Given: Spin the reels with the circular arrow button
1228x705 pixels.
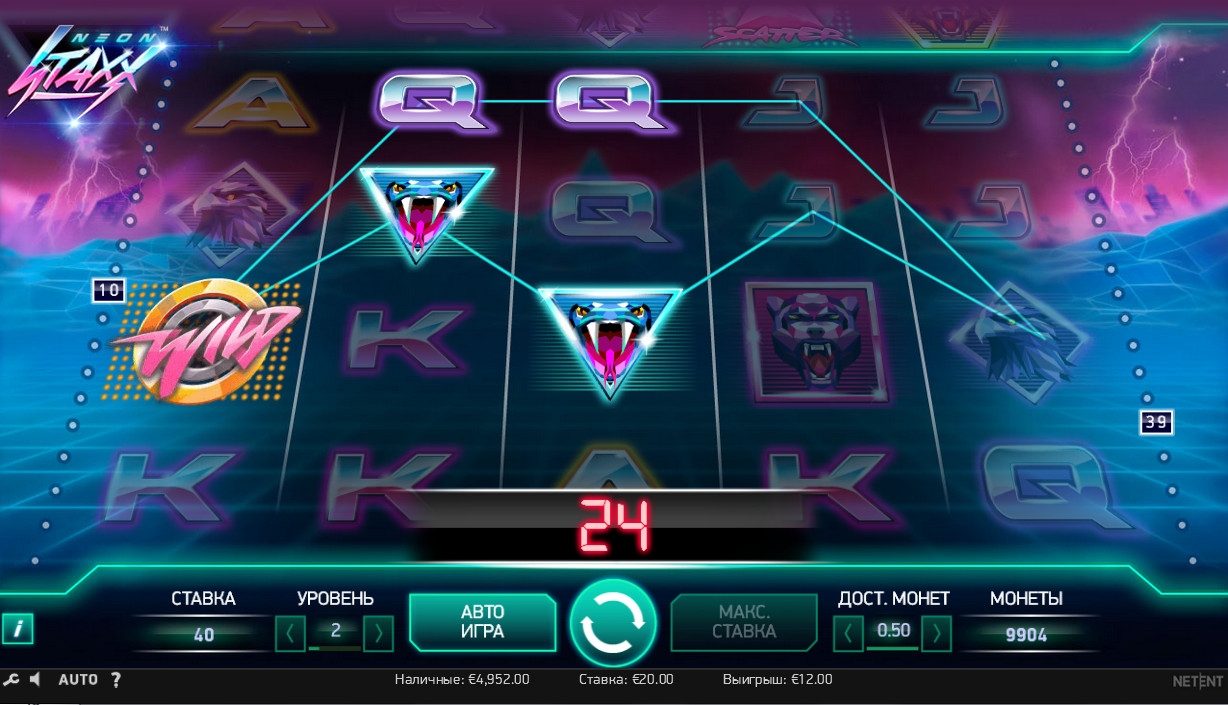Looking at the screenshot, I should 613,622.
